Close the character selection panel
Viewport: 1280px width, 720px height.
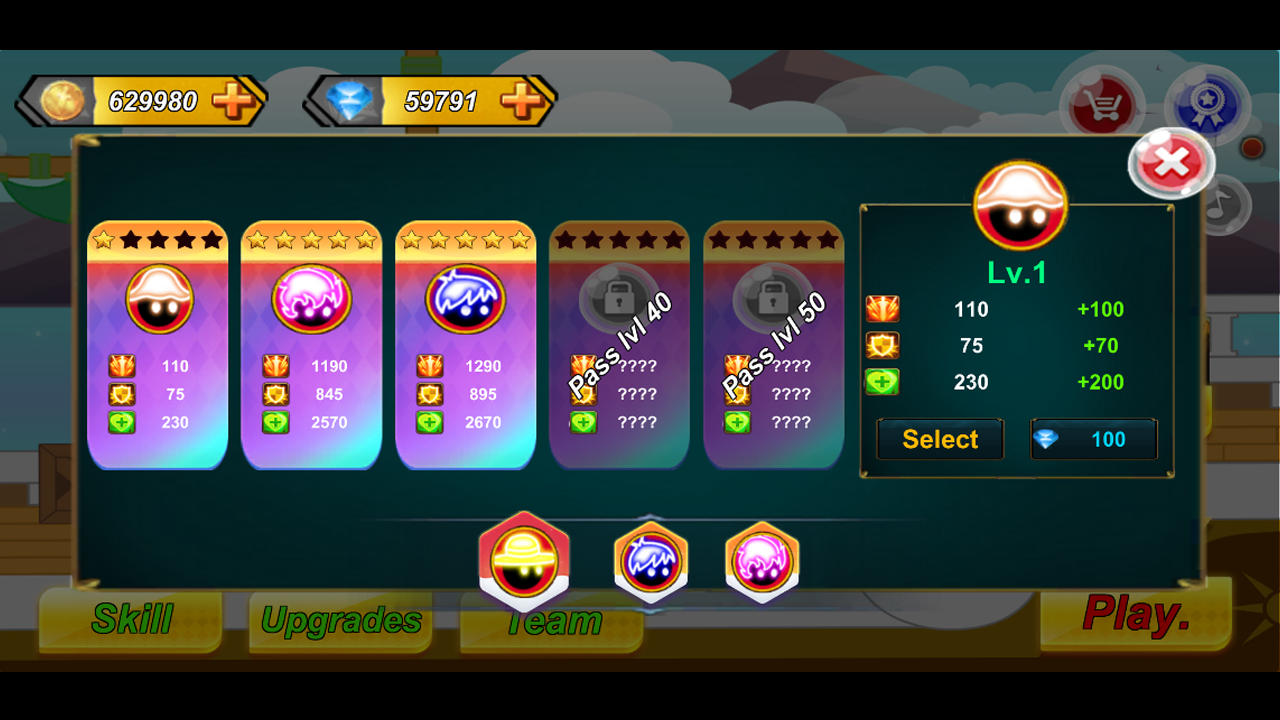(1170, 162)
